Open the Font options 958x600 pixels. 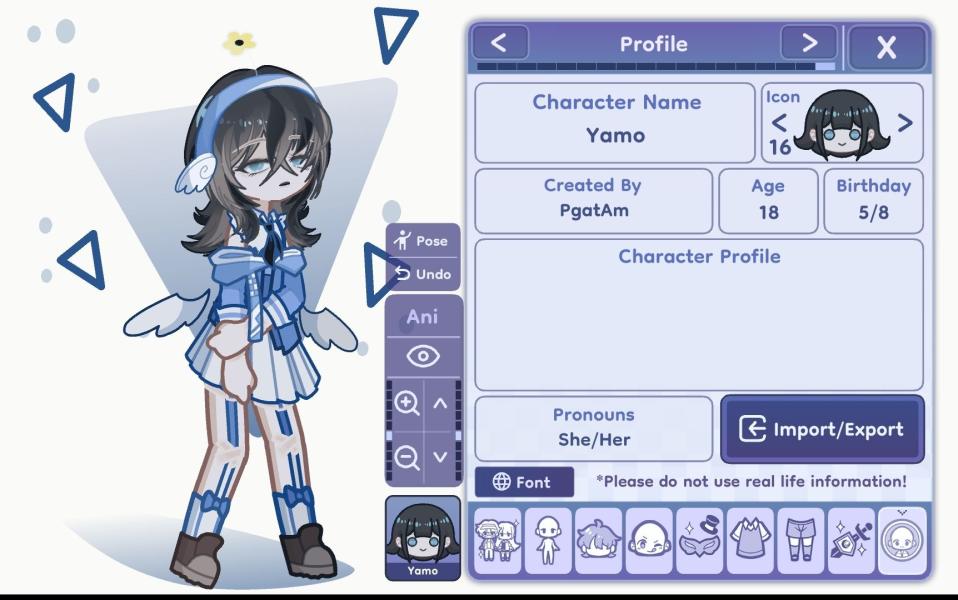click(524, 482)
